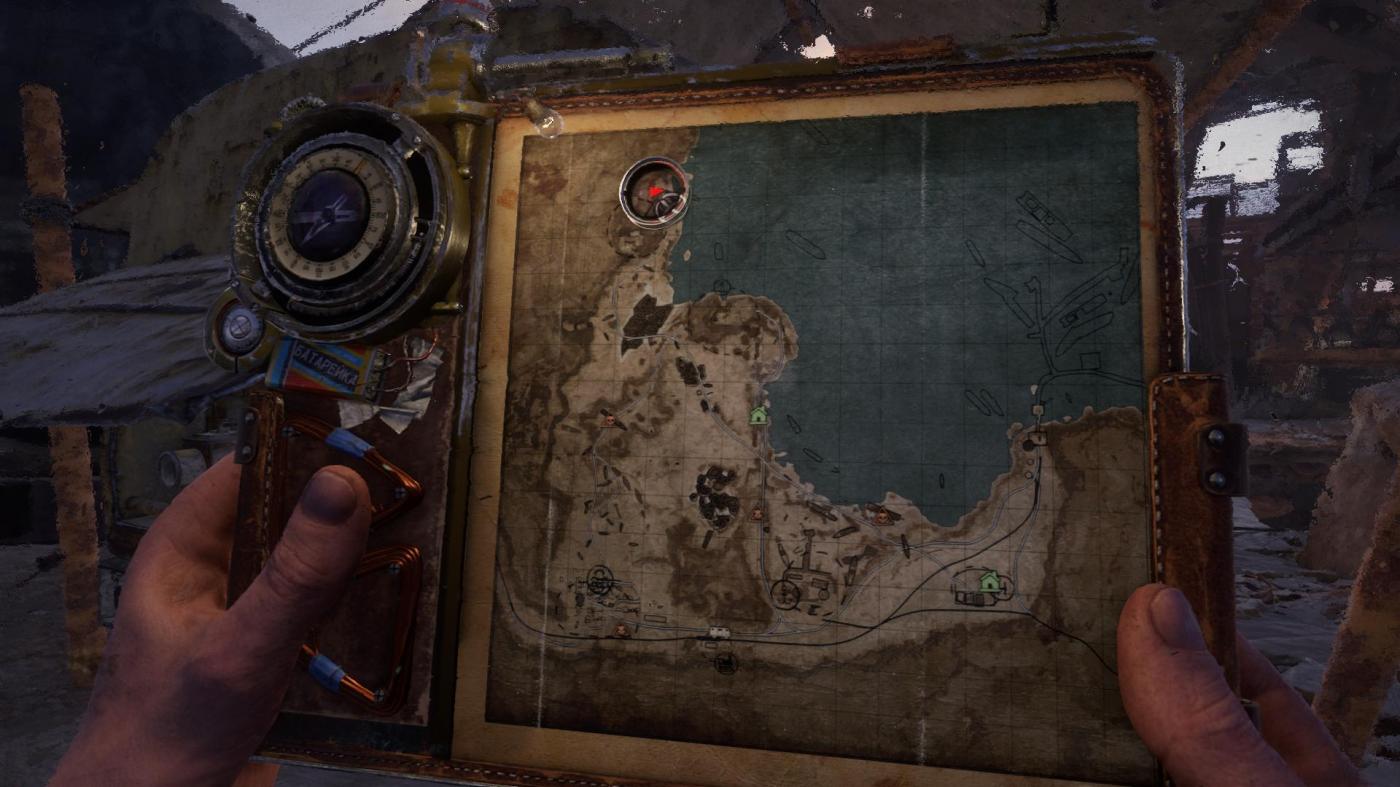
Task: Select the circled green house marker
Action: coord(989,580)
